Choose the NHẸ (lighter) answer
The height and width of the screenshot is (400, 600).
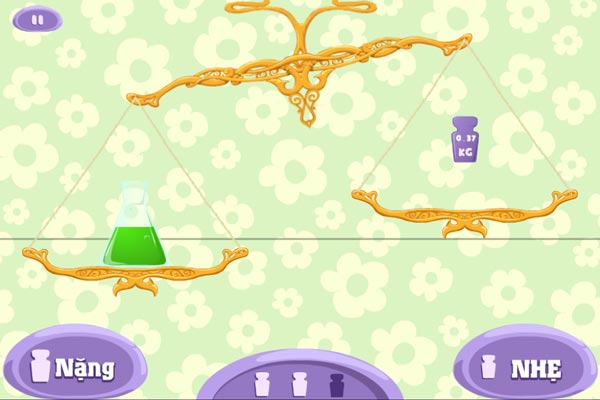(523, 367)
